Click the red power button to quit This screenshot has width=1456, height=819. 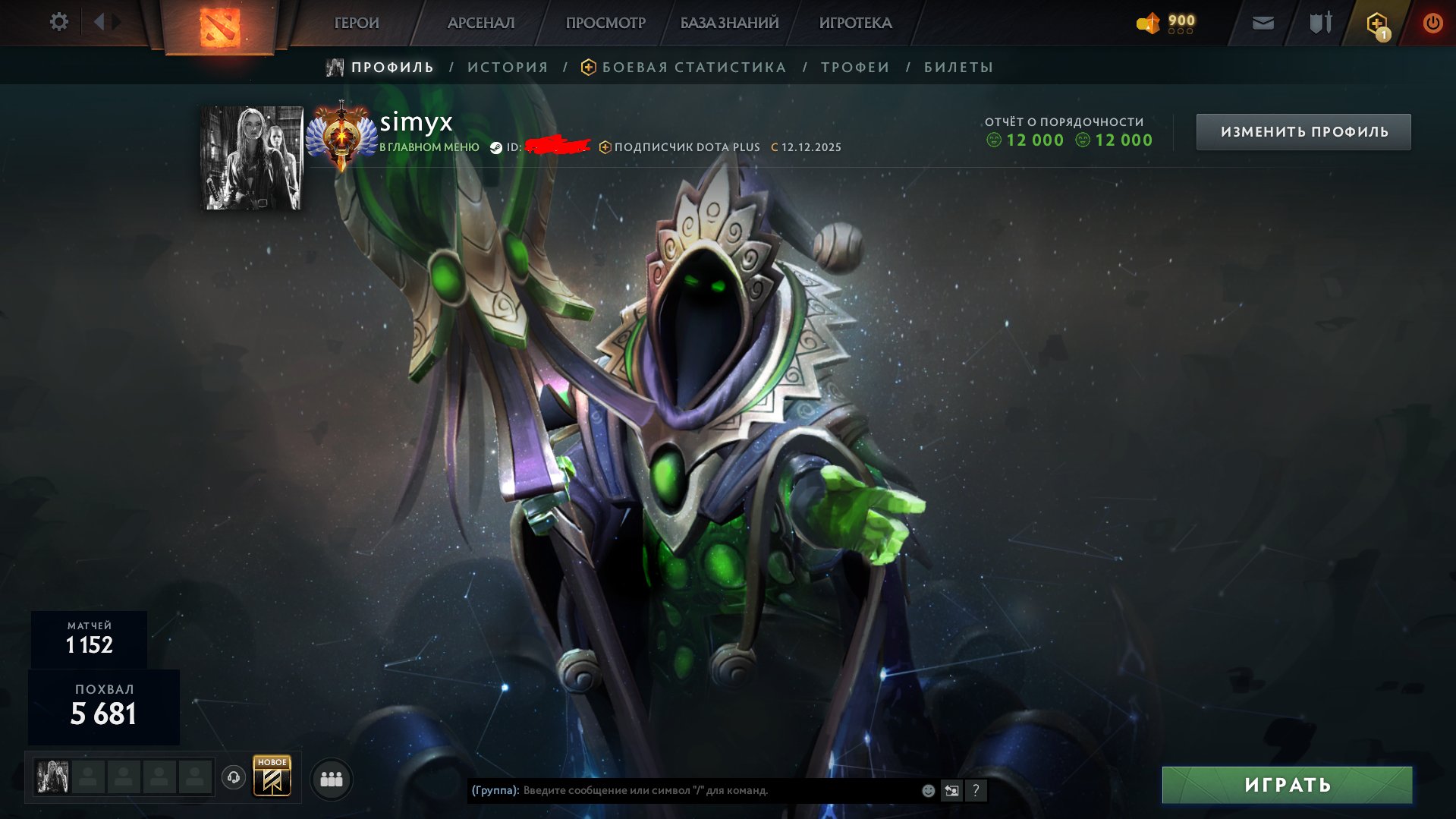point(1432,23)
